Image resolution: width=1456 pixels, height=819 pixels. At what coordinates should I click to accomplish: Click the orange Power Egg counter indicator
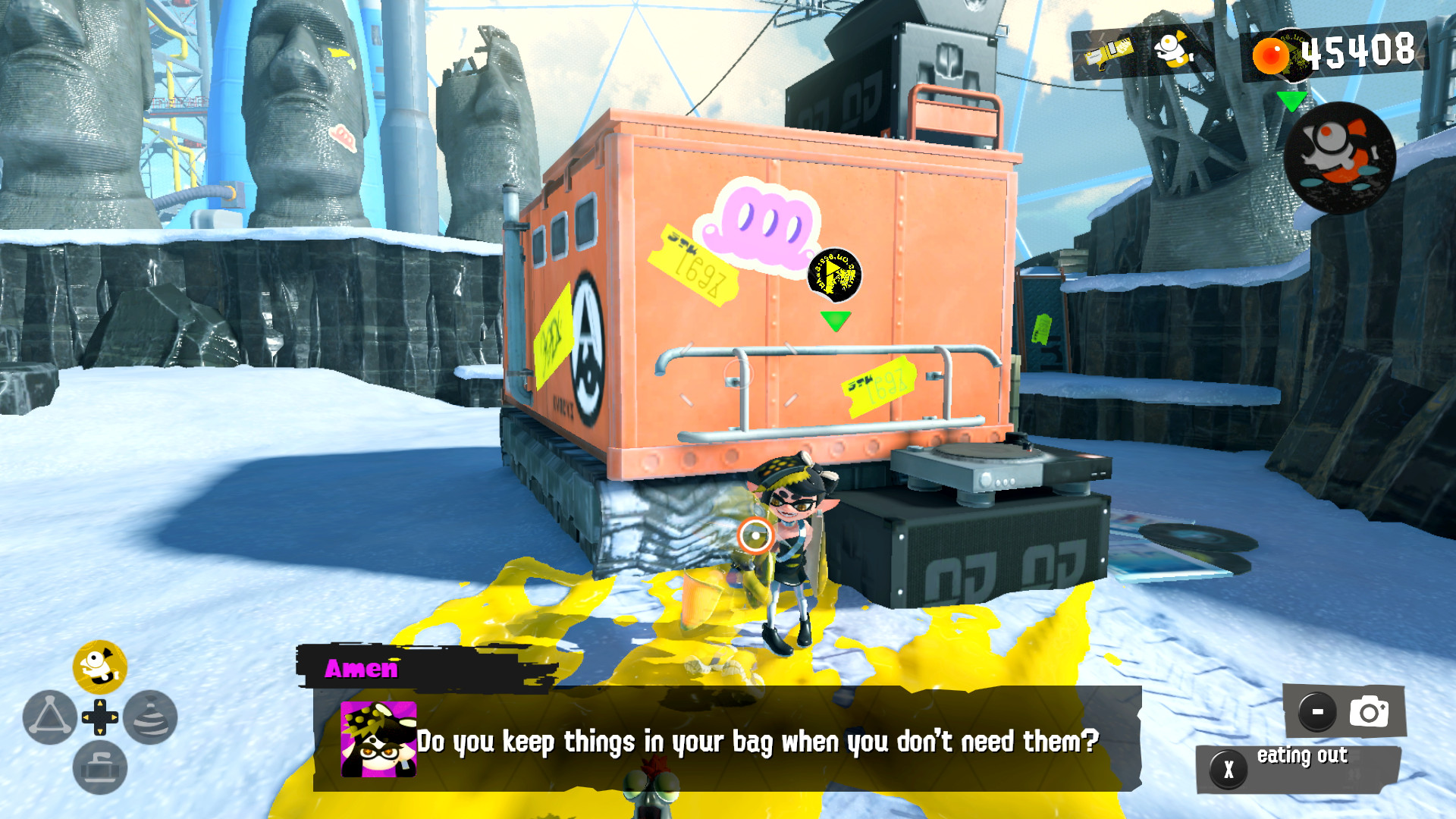pyautogui.click(x=1272, y=54)
